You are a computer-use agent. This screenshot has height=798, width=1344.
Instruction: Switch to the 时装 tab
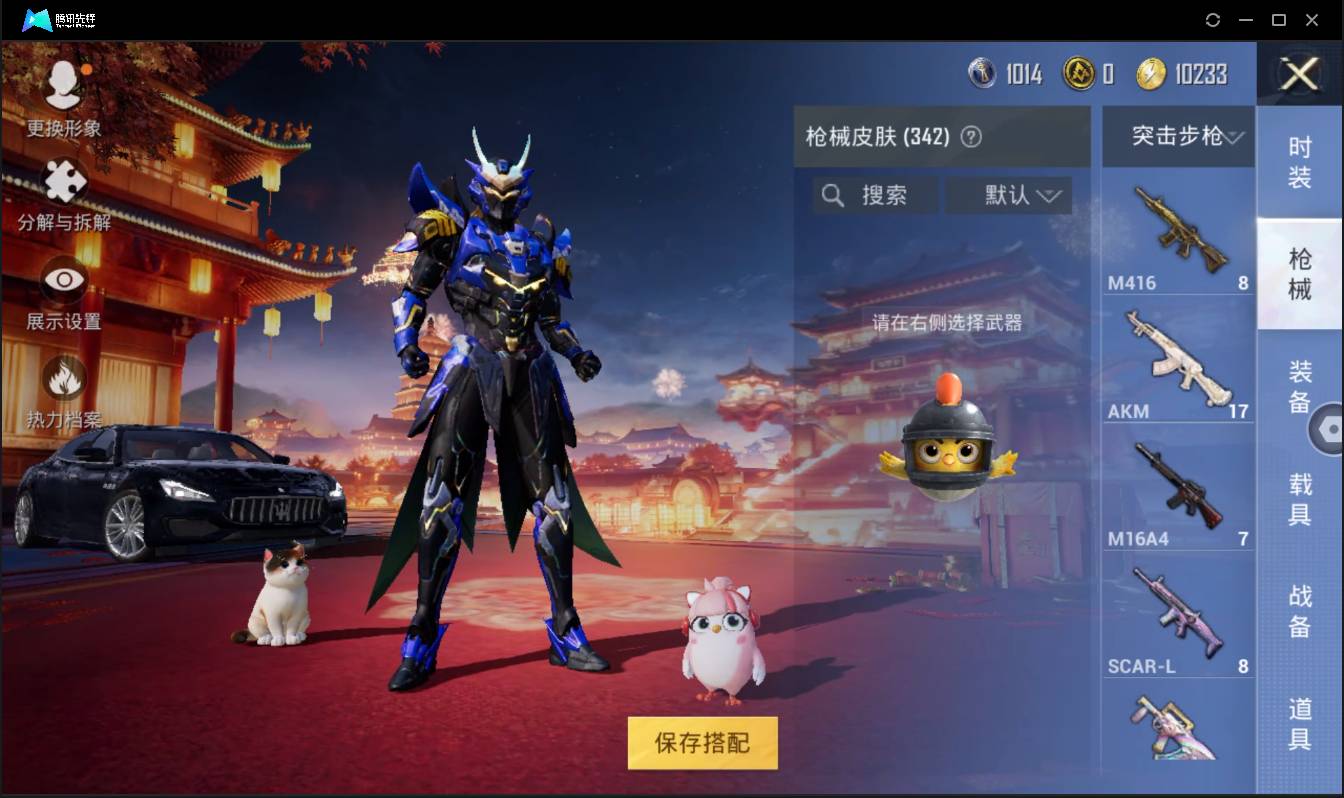[x=1300, y=162]
